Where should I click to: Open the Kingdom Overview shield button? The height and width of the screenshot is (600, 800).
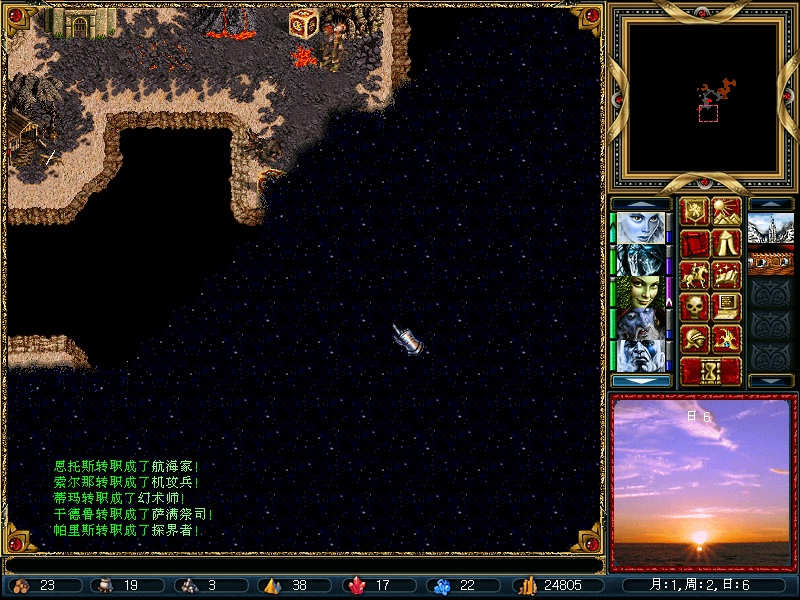pos(694,211)
